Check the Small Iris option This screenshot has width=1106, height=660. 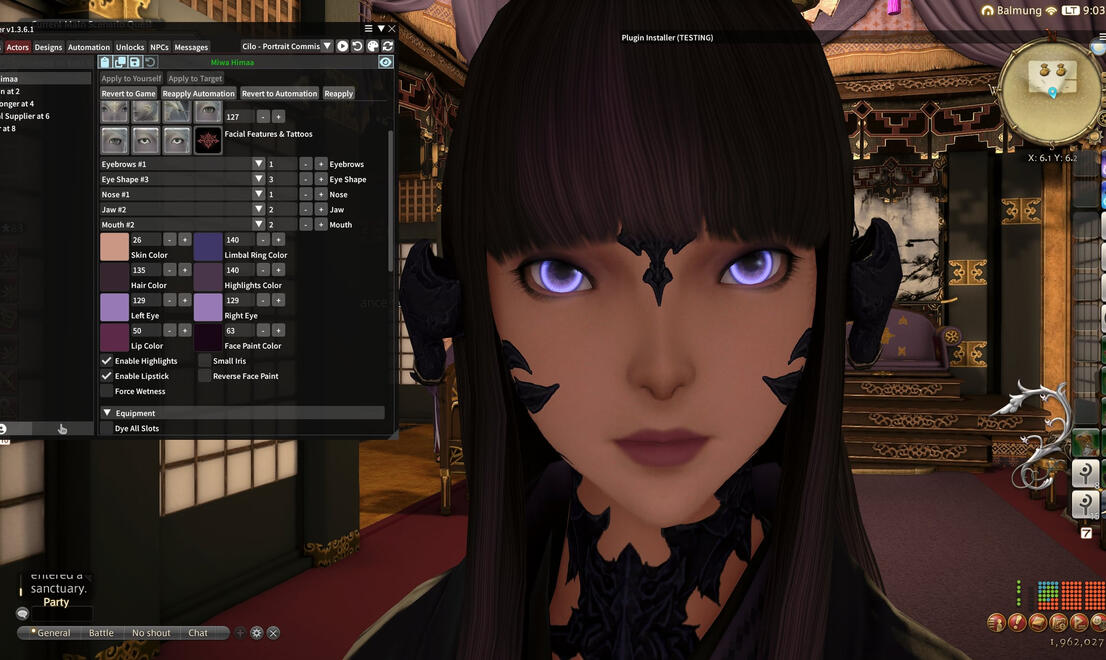tap(205, 361)
